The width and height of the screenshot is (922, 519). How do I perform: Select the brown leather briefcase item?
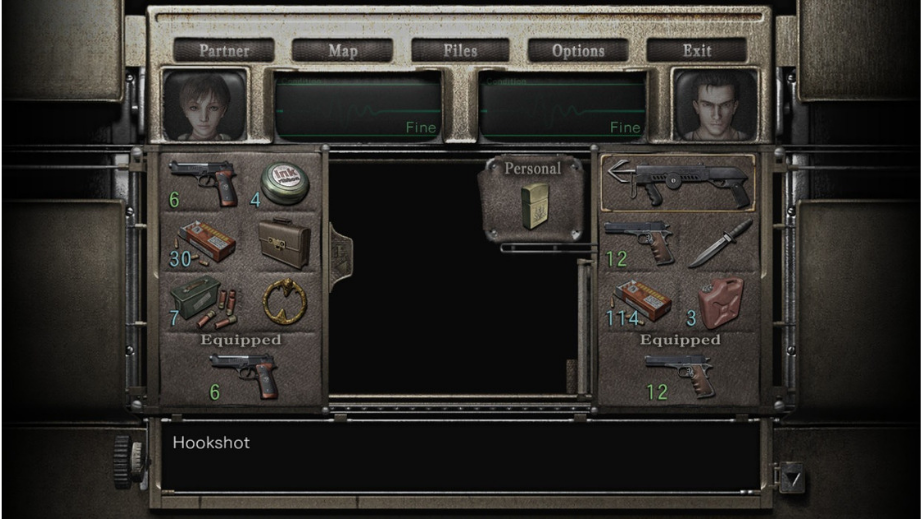(284, 242)
